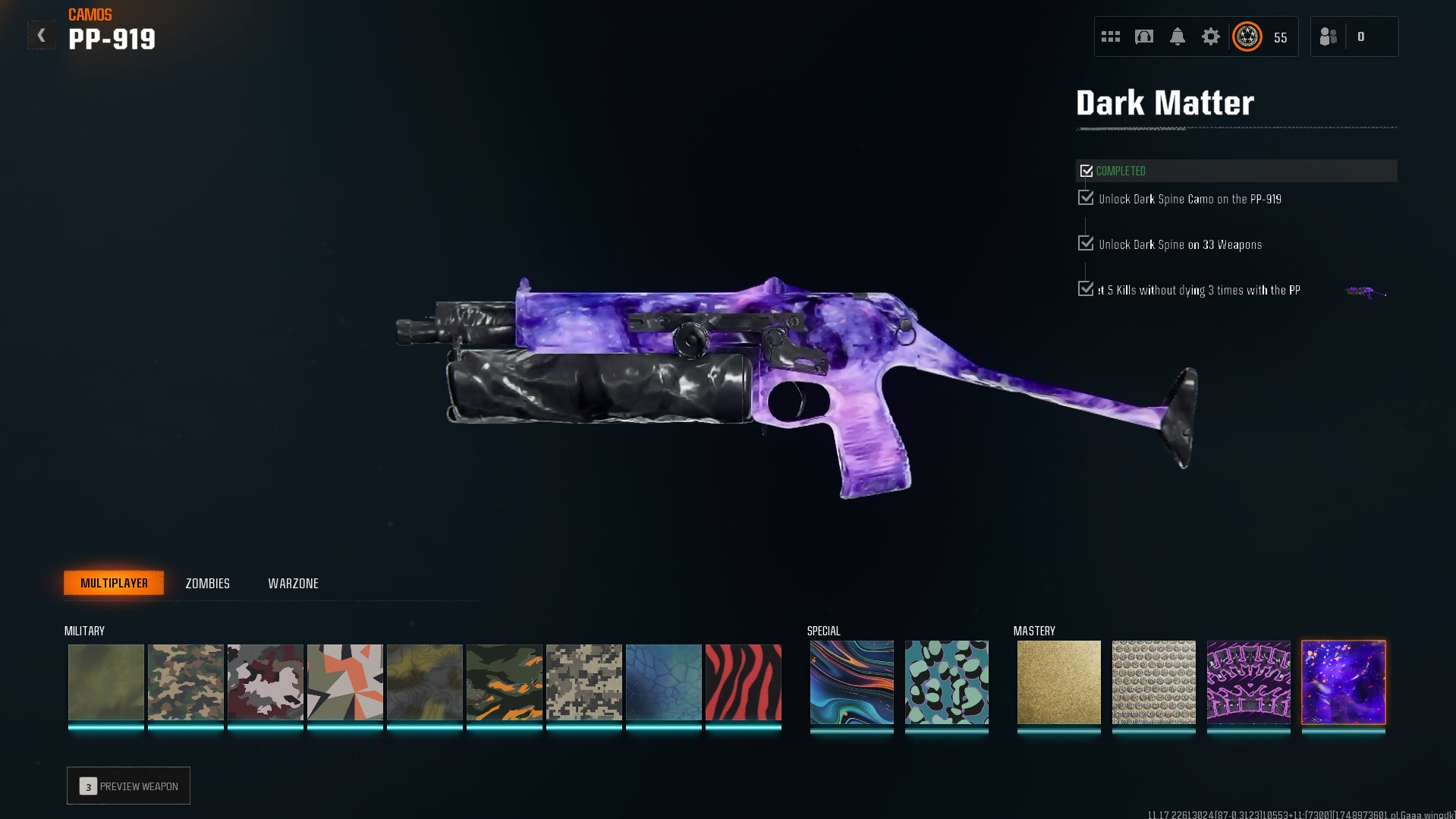
Task: Open the friends social panel
Action: tap(1329, 36)
